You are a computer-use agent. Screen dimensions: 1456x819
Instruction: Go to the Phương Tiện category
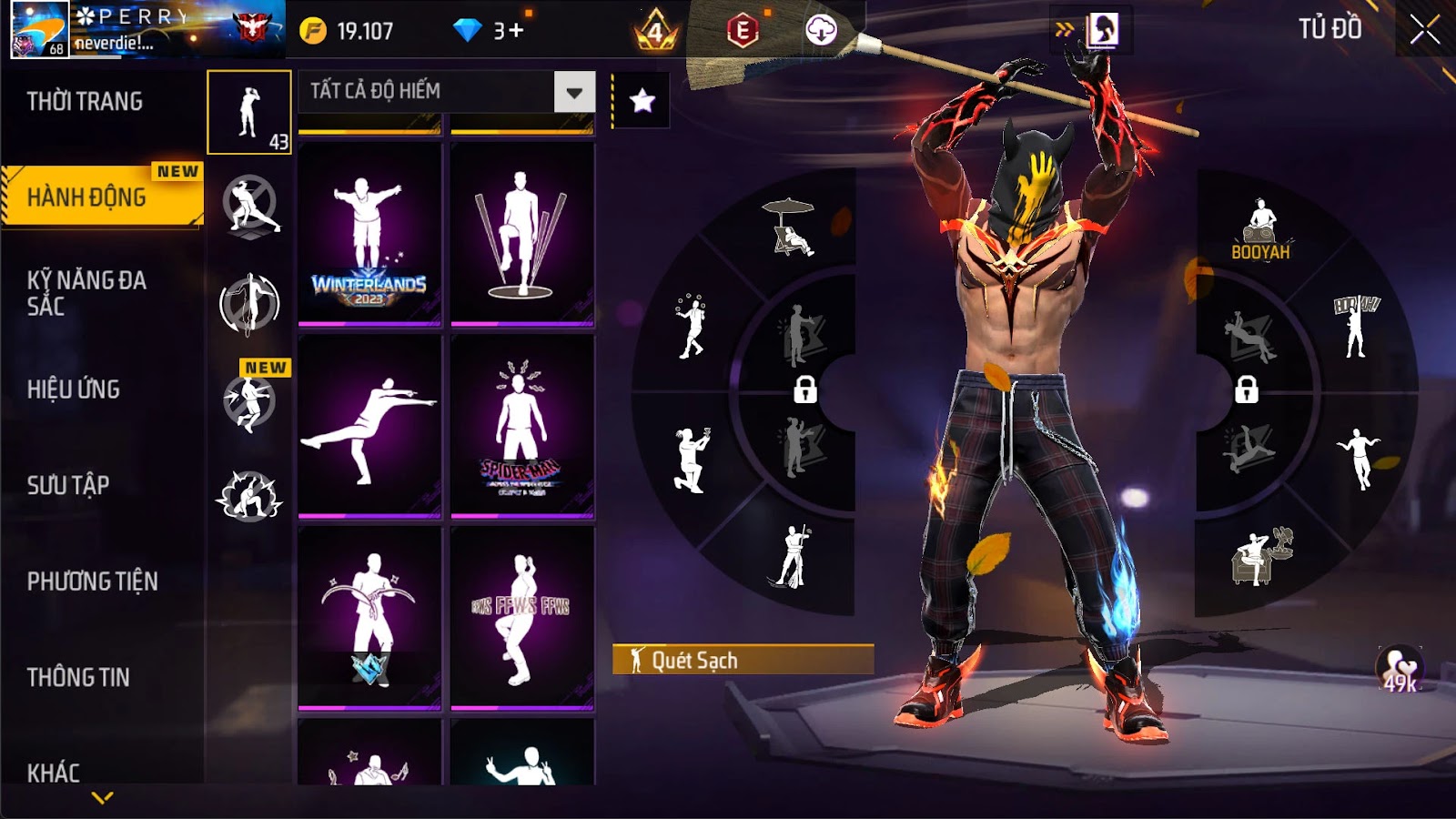click(x=92, y=581)
